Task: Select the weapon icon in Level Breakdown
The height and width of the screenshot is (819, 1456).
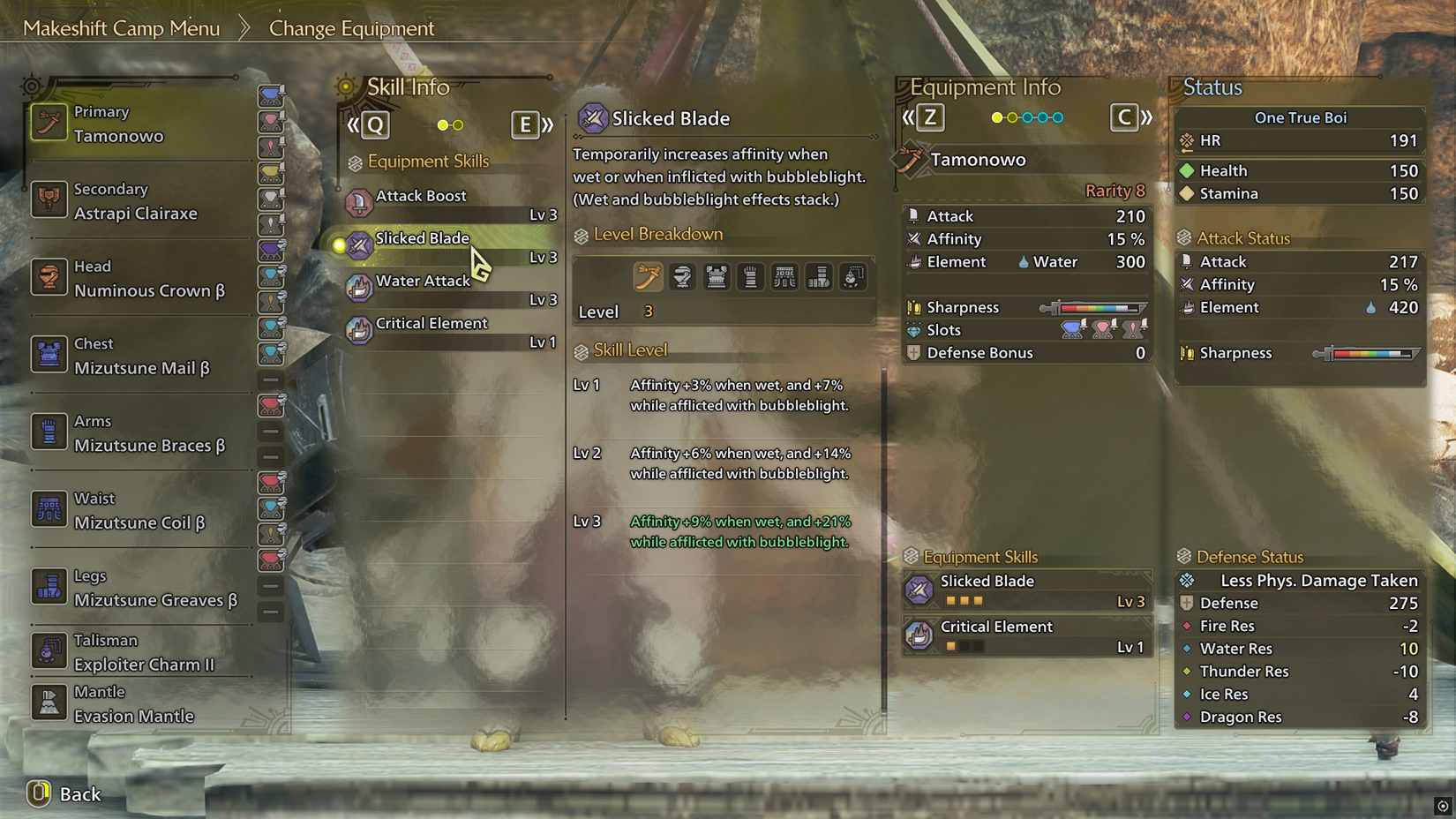Action: click(x=649, y=276)
